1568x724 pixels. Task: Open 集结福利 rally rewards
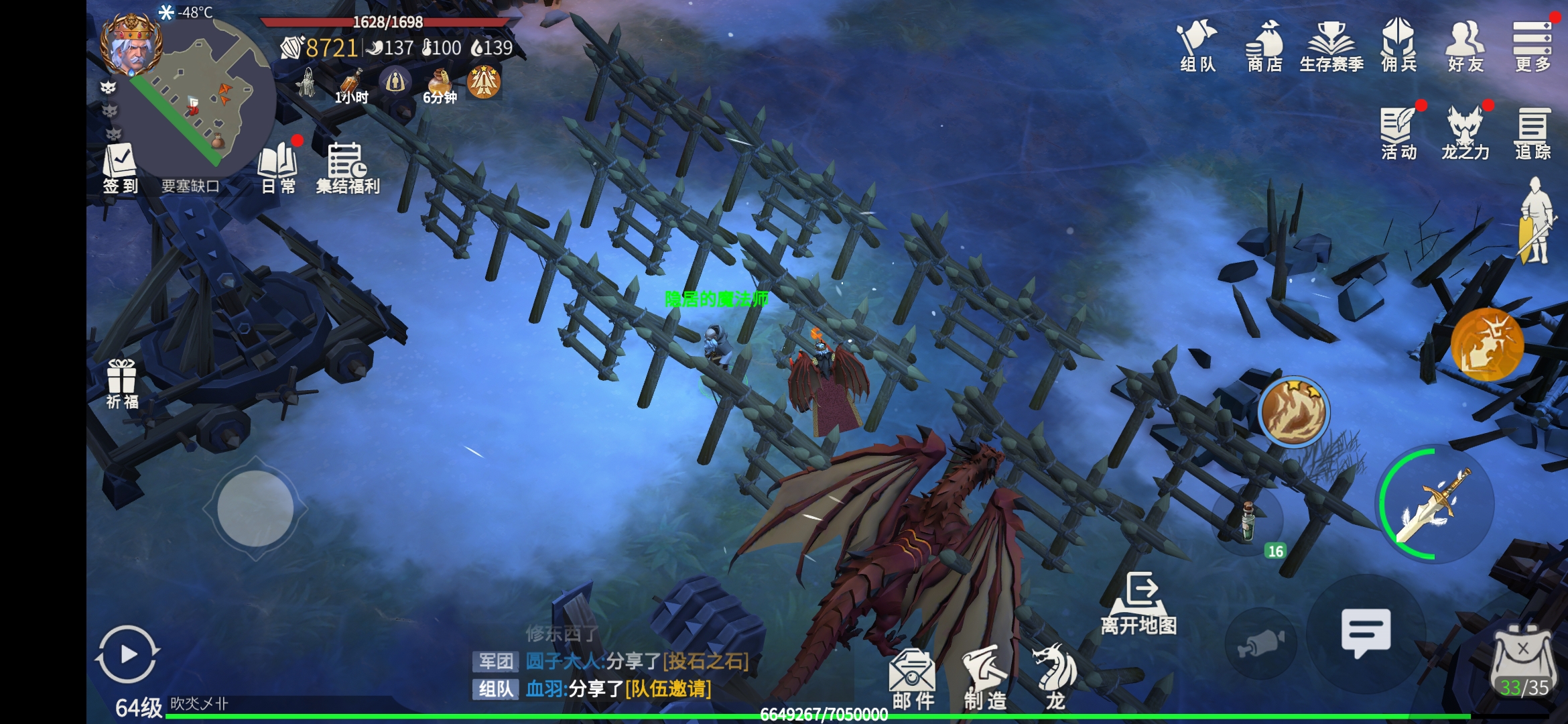(347, 168)
